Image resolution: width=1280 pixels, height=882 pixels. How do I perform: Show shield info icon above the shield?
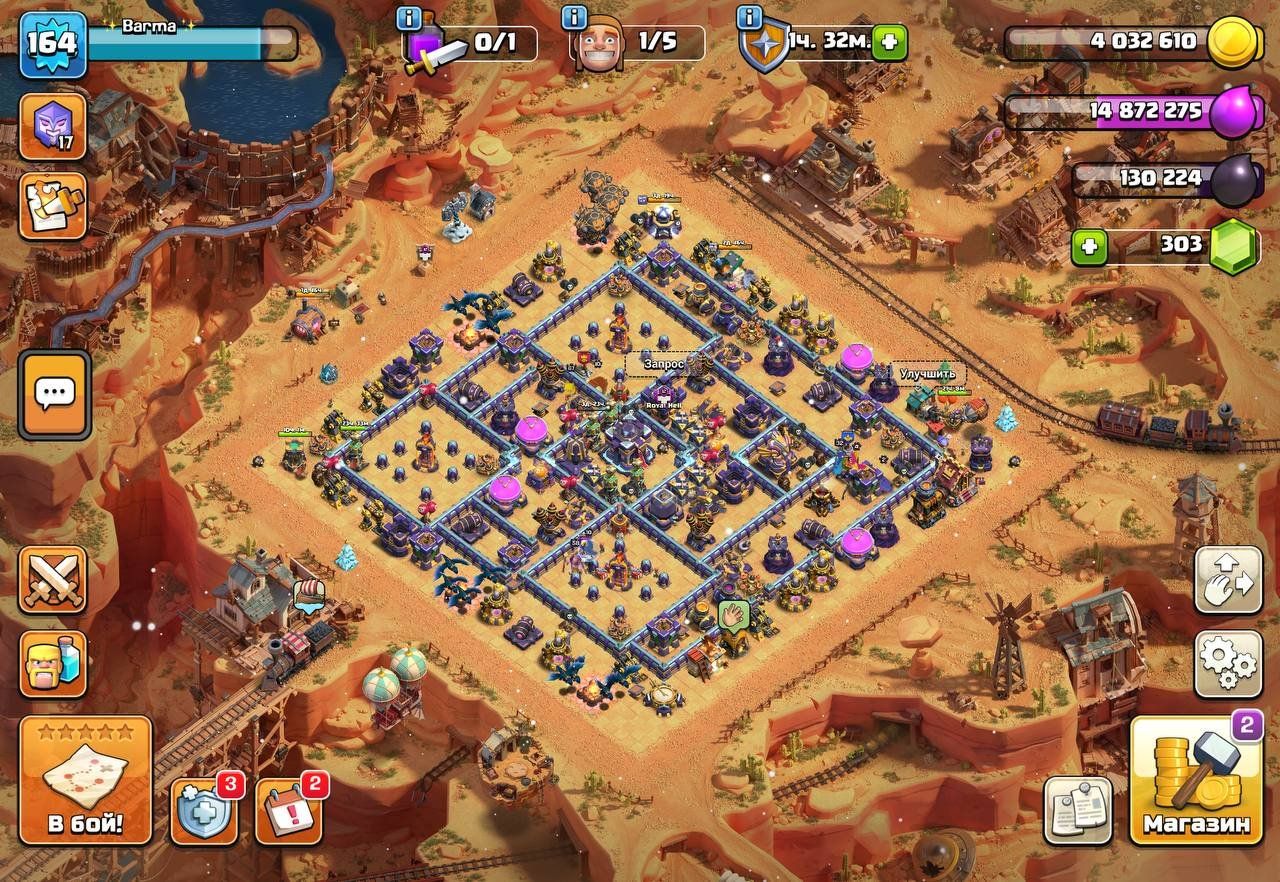click(x=749, y=18)
